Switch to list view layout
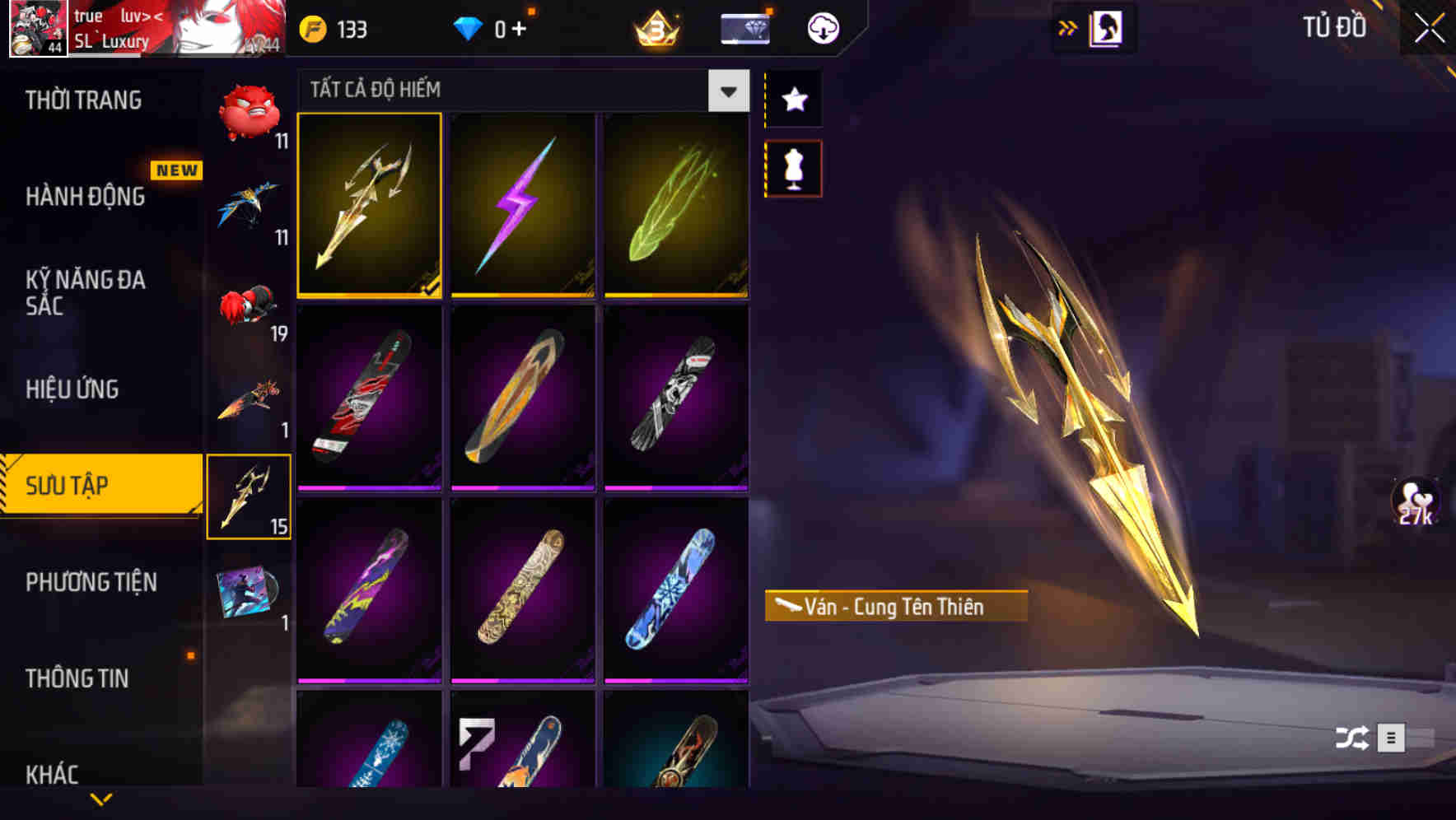Screen dimensions: 1456x820 (1393, 738)
